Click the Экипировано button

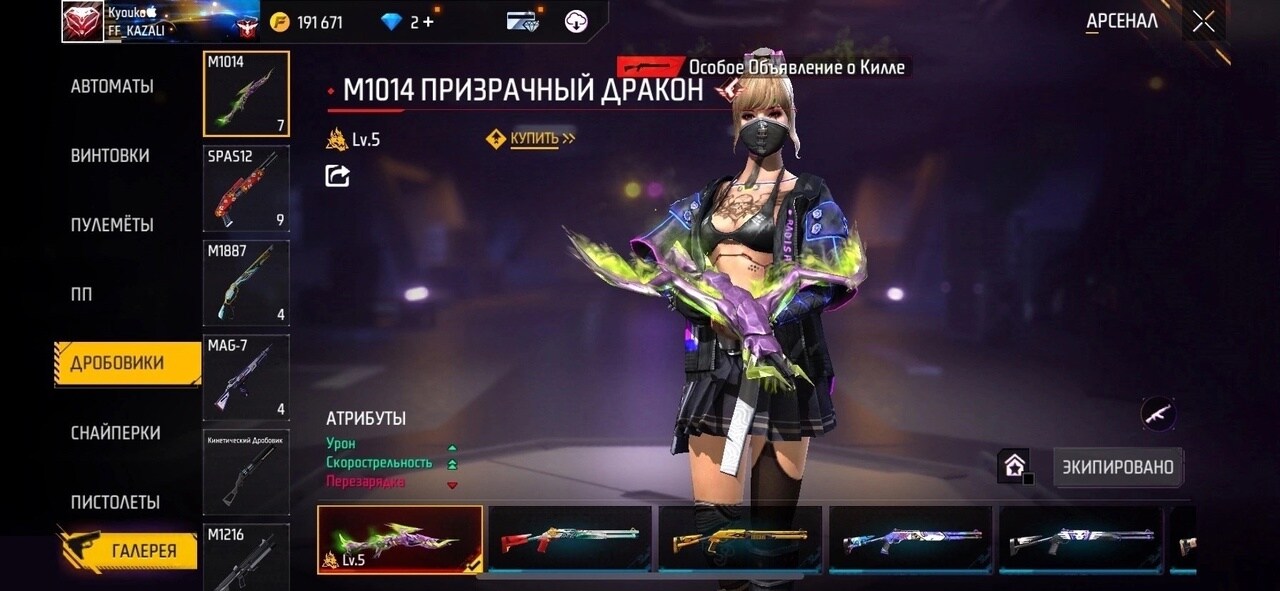tap(1118, 467)
